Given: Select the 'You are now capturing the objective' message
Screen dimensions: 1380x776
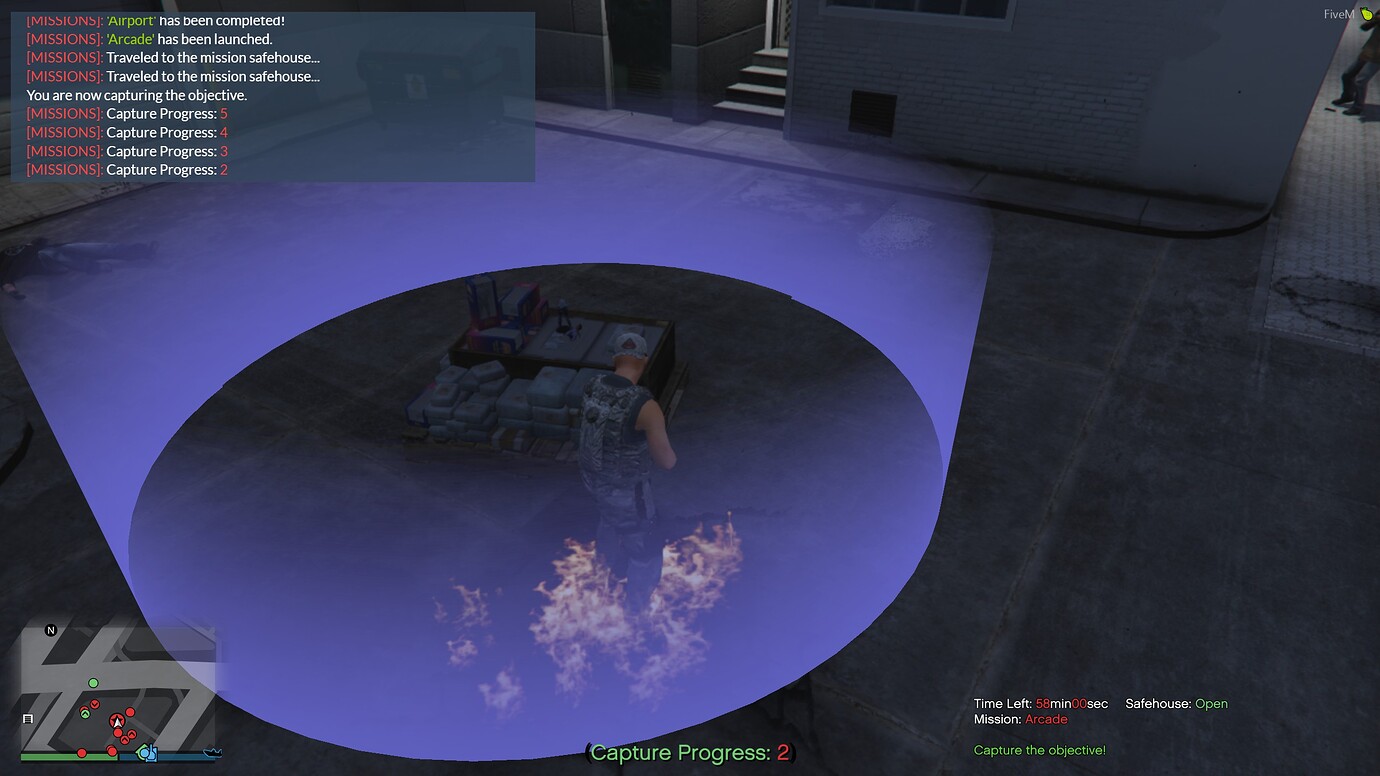Looking at the screenshot, I should click(x=137, y=94).
